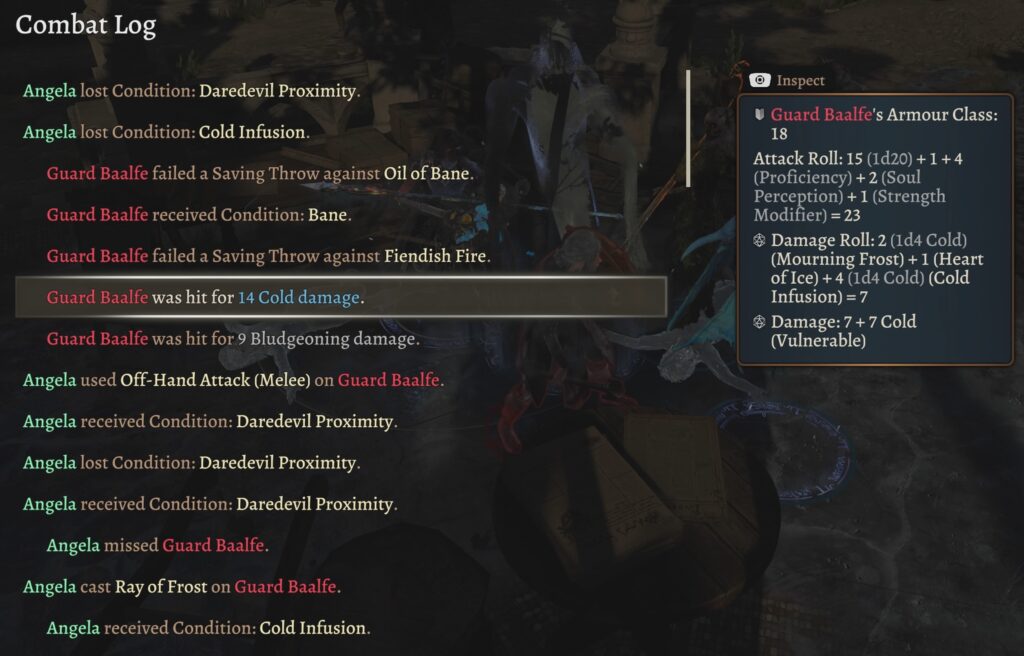Click the Oil of Bane saving throw entry
Screen dimensions: 1024x656
click(x=259, y=173)
